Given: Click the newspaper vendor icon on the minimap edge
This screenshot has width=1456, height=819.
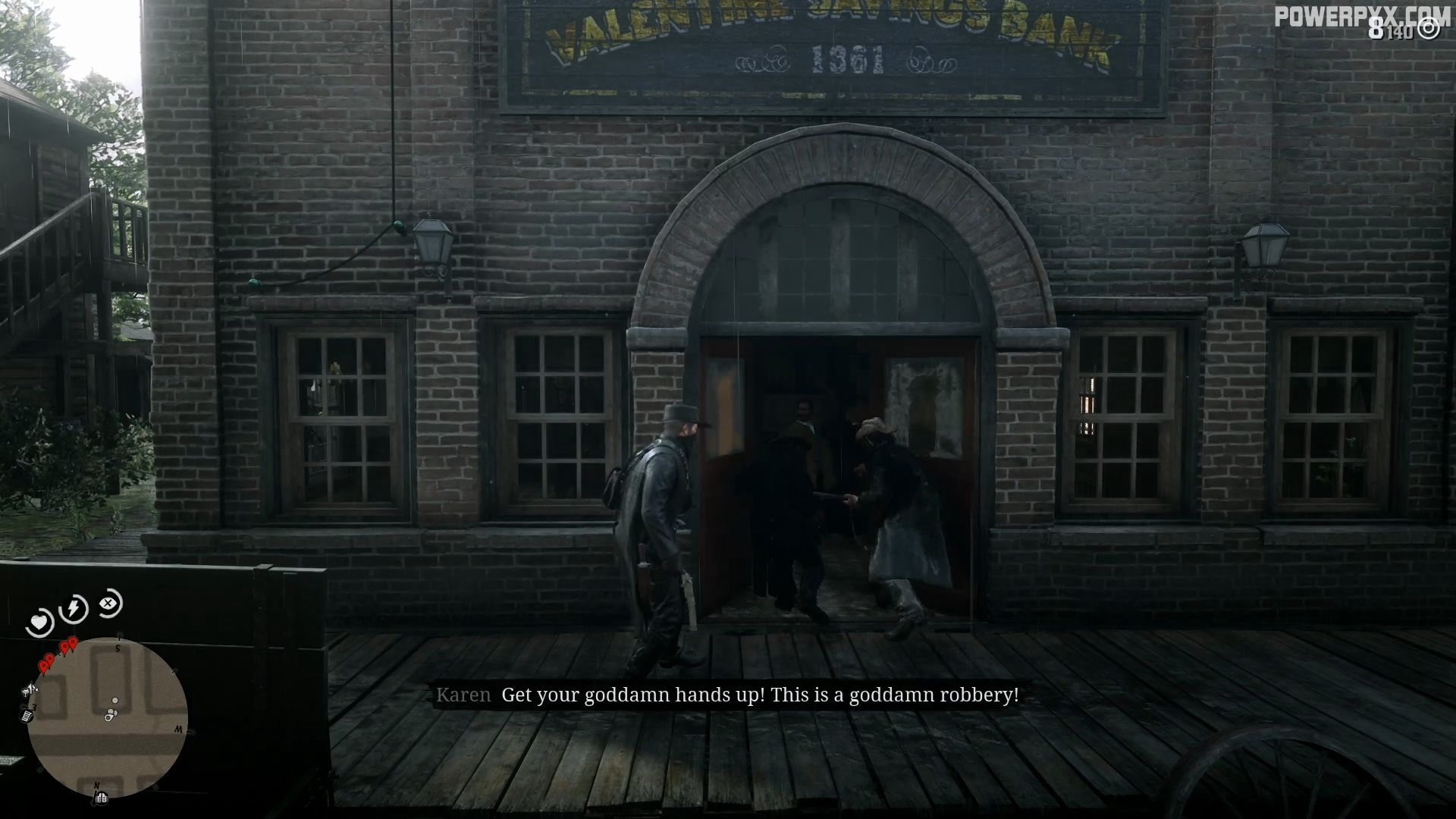Looking at the screenshot, I should tap(26, 717).
